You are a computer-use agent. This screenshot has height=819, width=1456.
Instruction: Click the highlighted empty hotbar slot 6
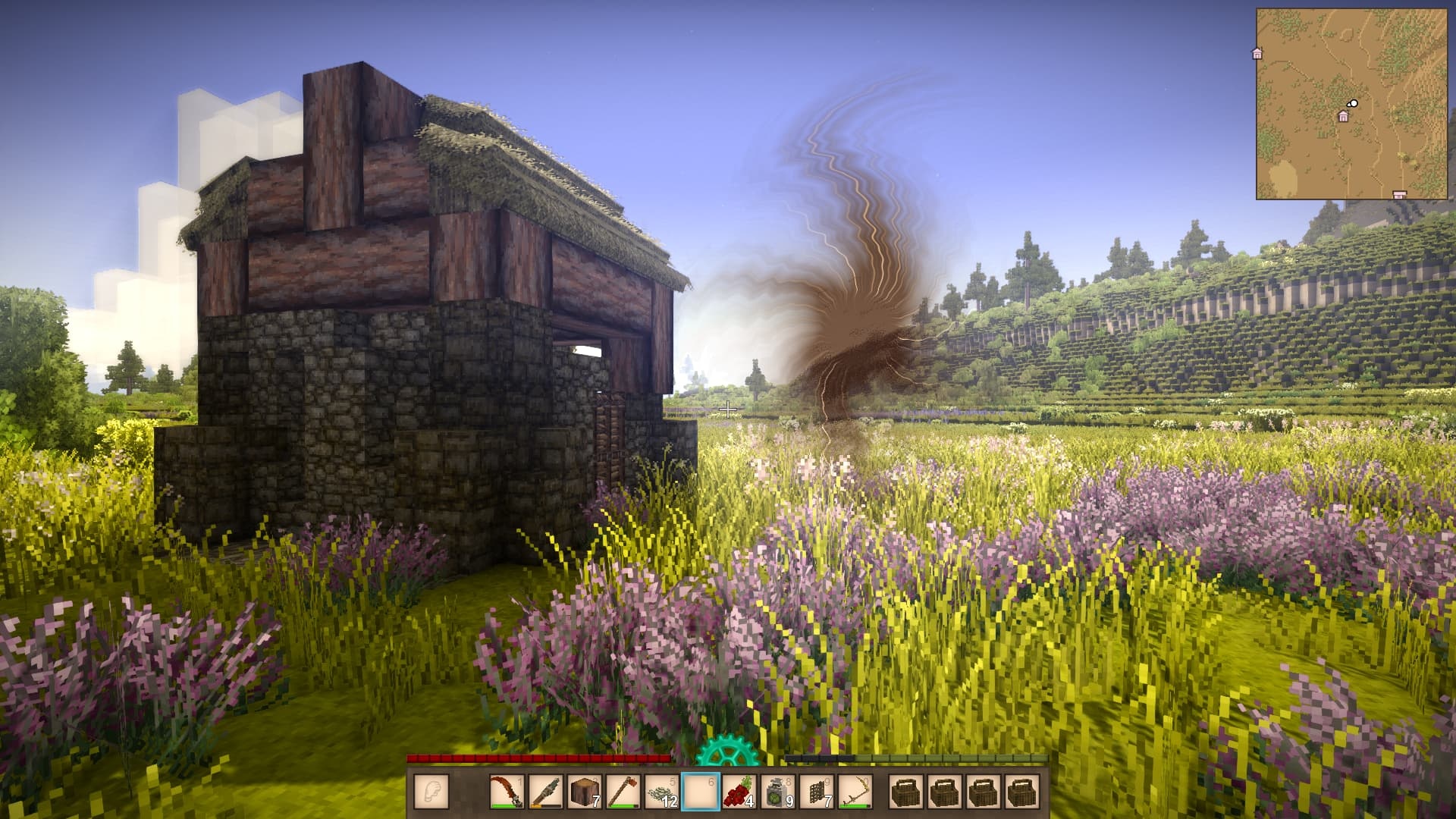tap(701, 792)
